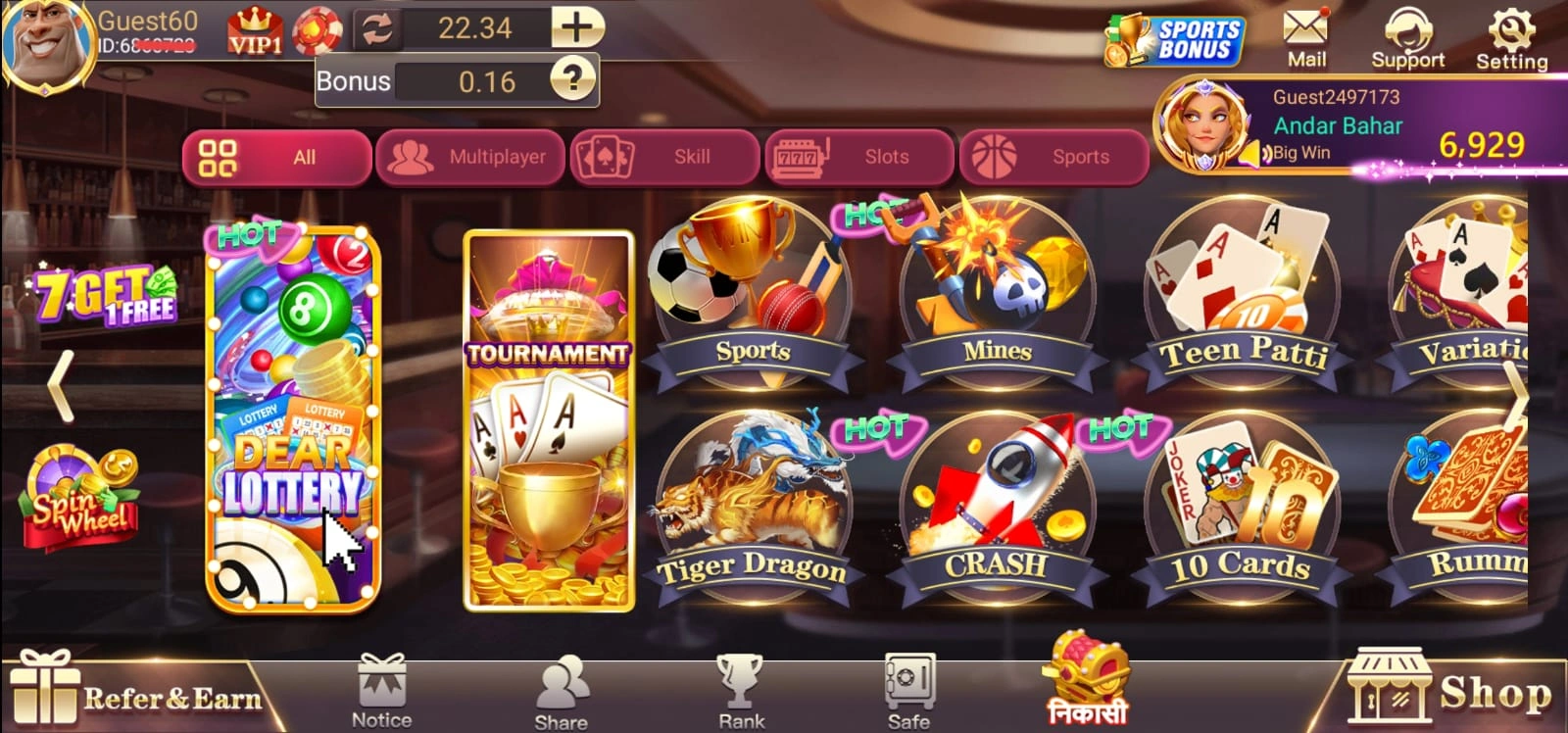Switch to the Multiplayer tab

click(470, 157)
